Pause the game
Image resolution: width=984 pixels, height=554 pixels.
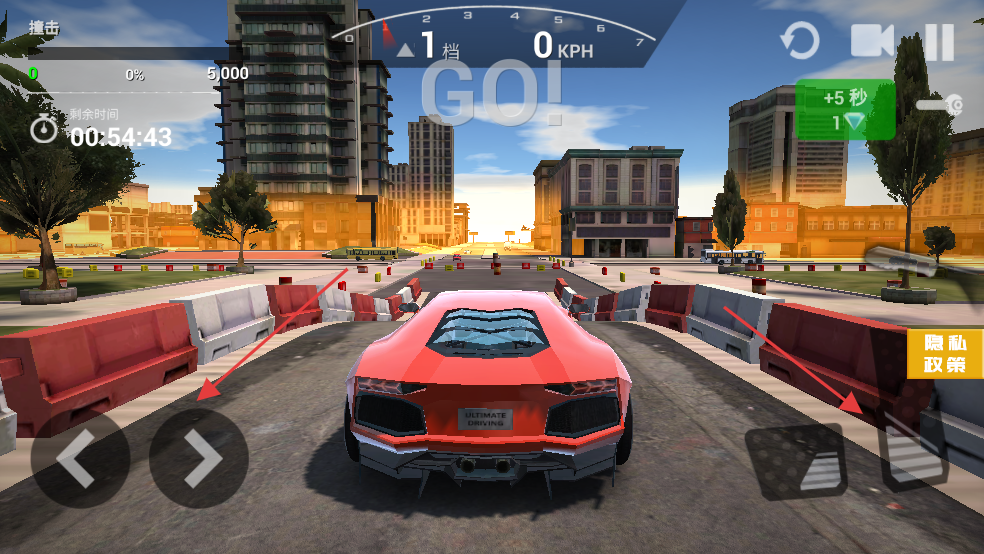tap(939, 42)
